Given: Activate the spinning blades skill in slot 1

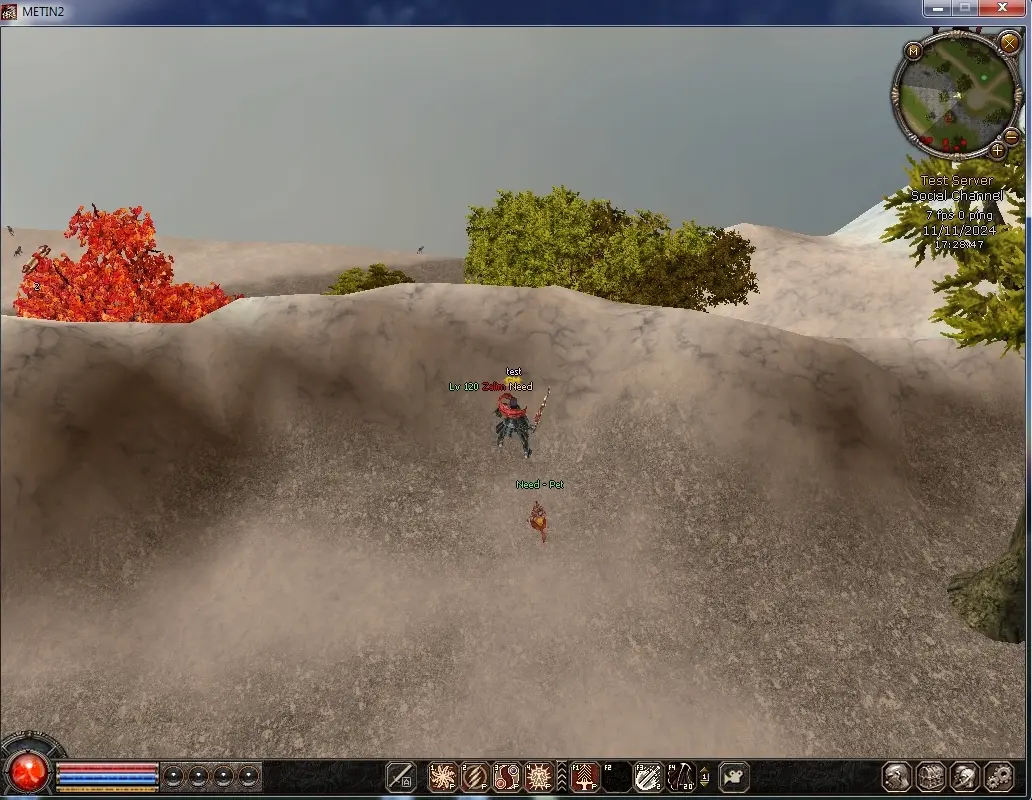Looking at the screenshot, I should (442, 776).
